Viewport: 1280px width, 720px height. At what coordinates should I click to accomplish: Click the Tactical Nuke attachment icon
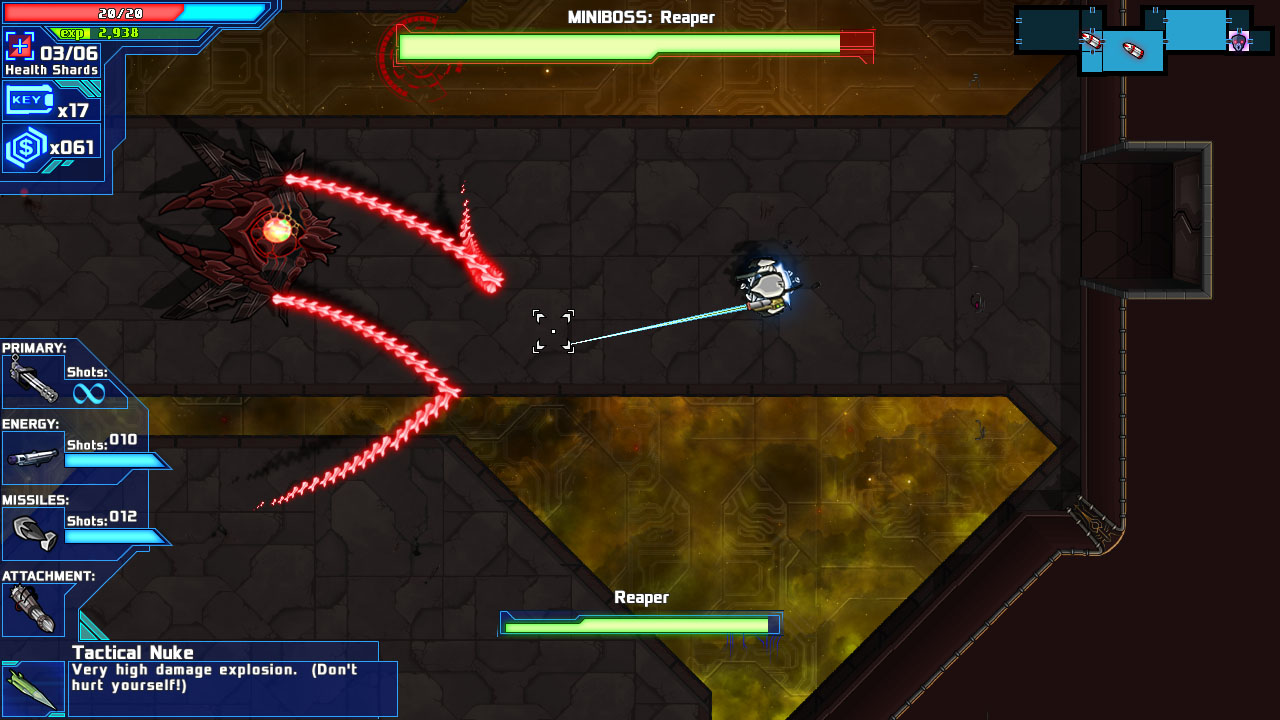pos(33,685)
